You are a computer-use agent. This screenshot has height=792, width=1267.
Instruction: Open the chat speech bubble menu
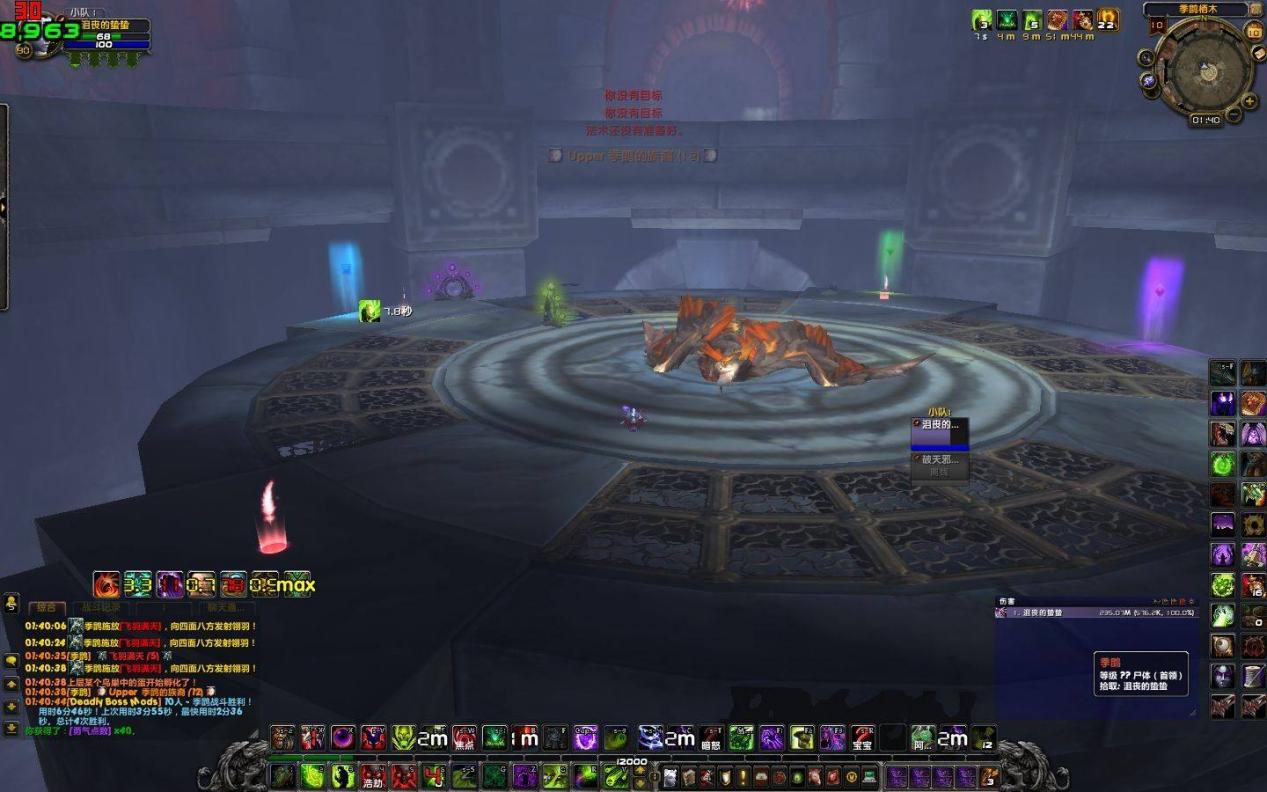[x=11, y=660]
